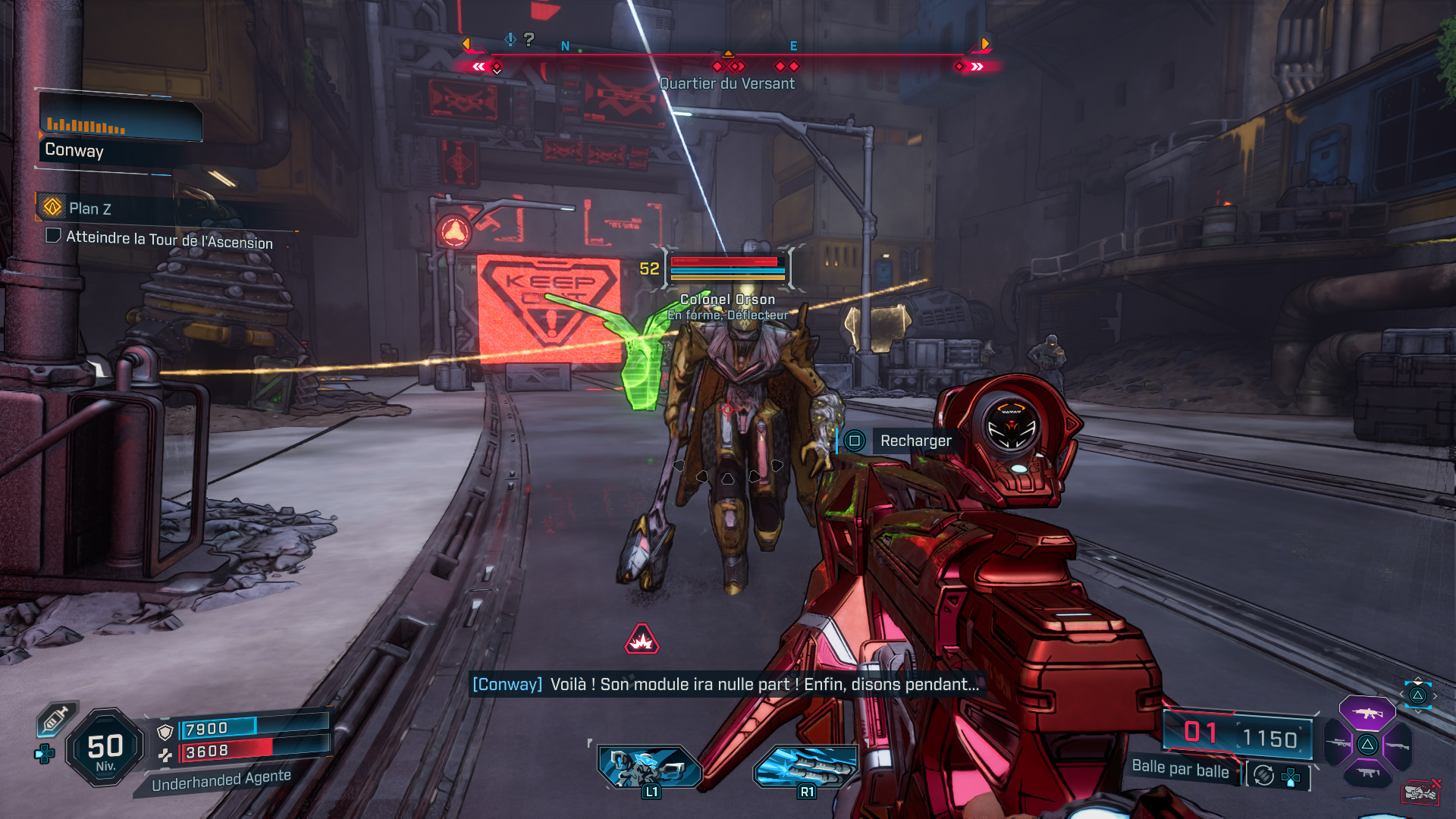Toggle the Balle par balle firing mode
This screenshot has height=819, width=1456.
(x=1180, y=769)
